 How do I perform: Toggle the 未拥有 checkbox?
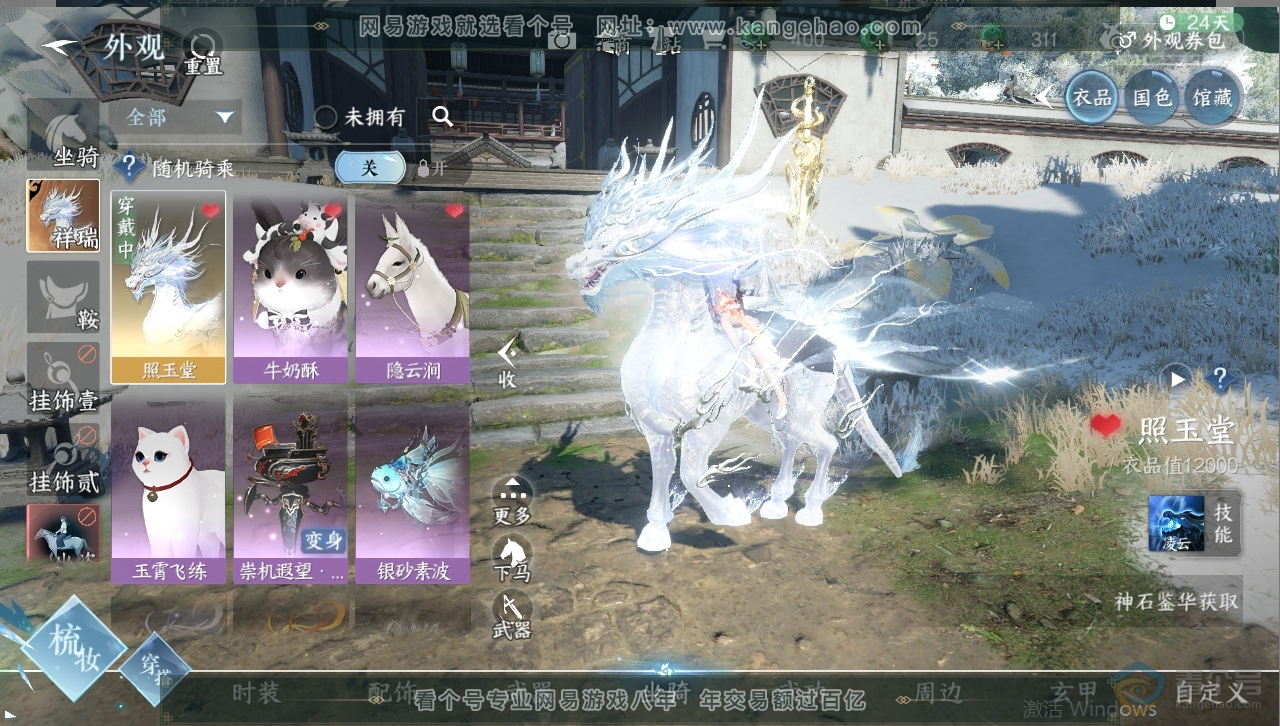click(x=326, y=117)
